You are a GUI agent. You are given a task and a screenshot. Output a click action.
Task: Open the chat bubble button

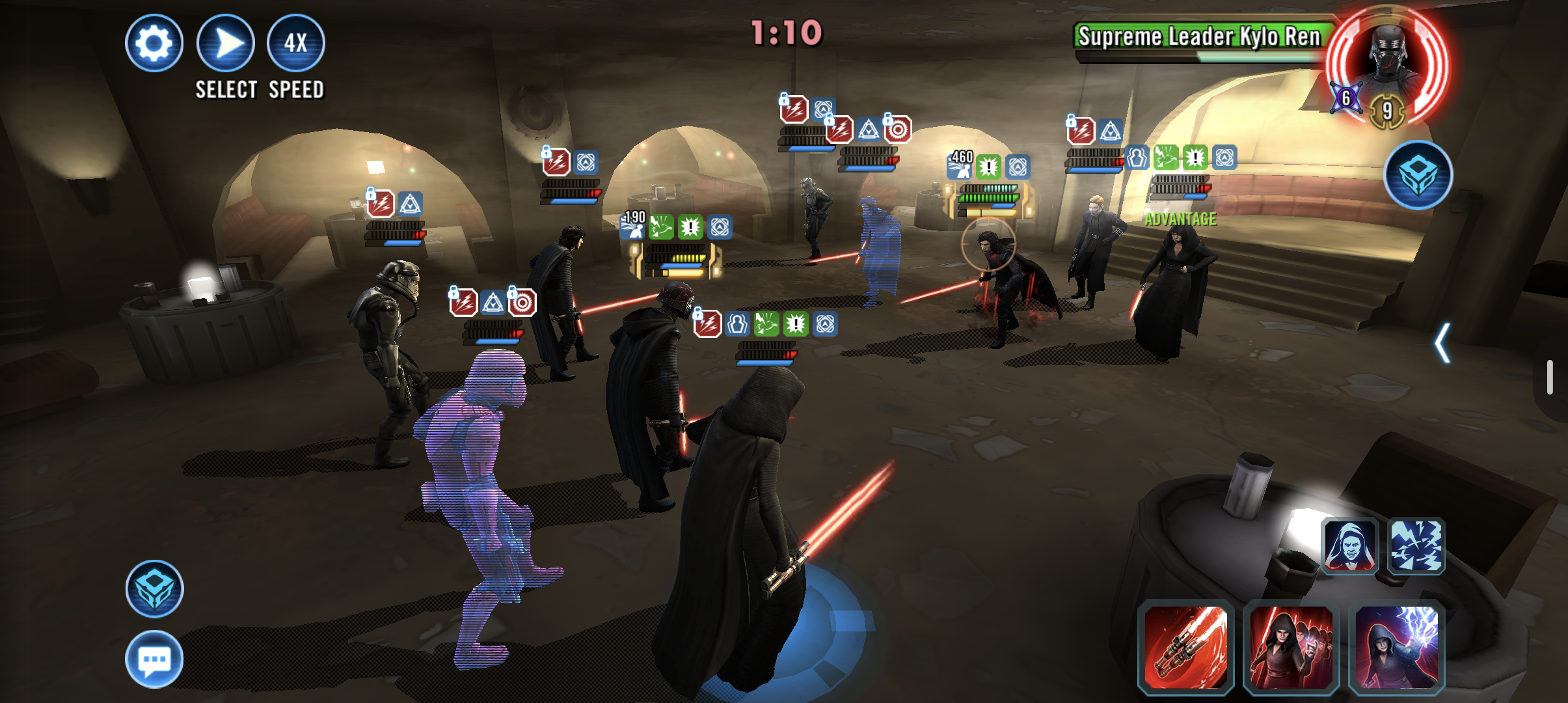click(154, 659)
